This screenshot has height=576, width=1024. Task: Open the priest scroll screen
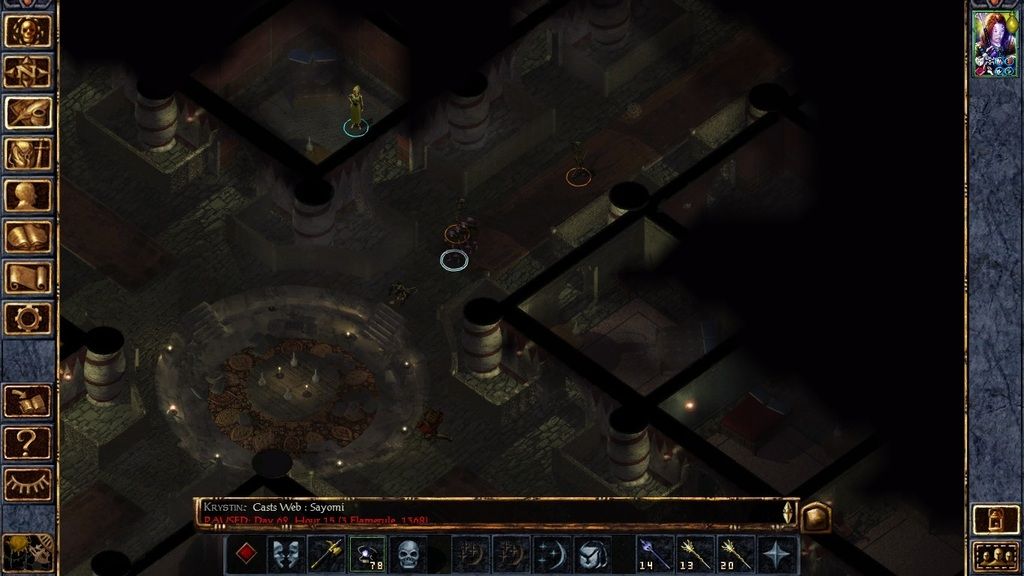click(x=28, y=277)
